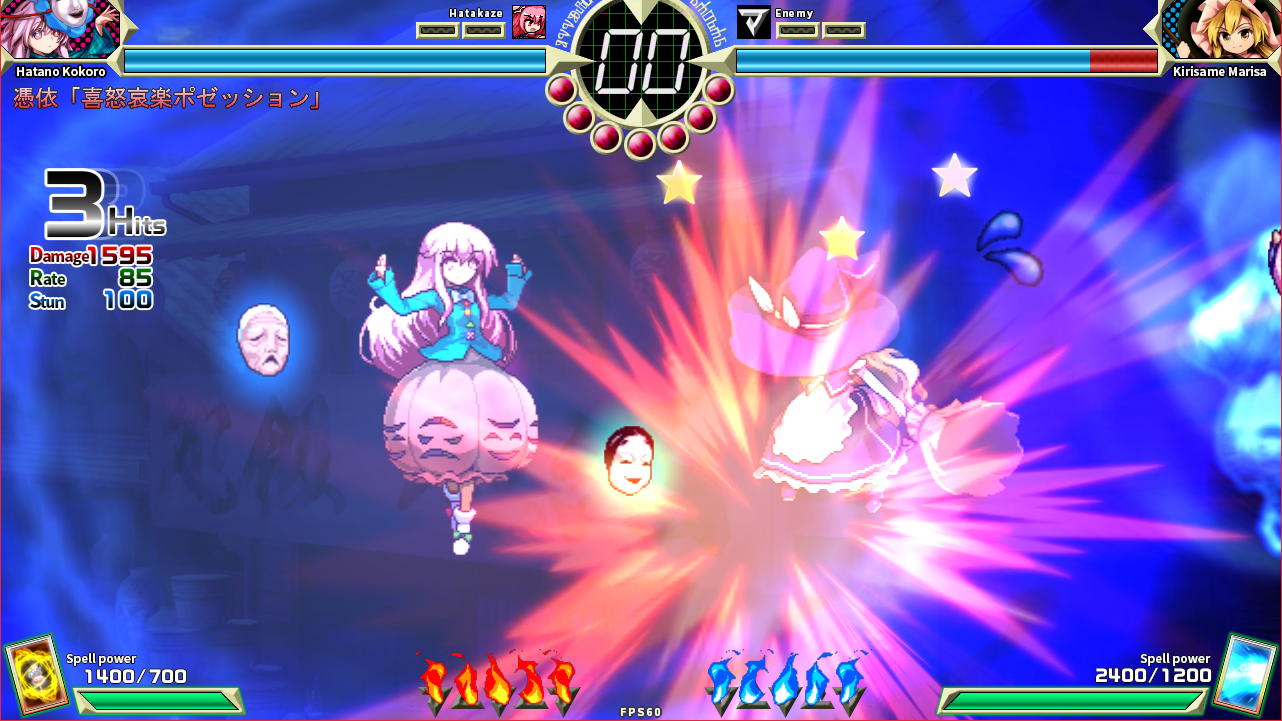Activate Marisa's blue spell card beside the 2400/1200 gauge

tap(1245, 673)
